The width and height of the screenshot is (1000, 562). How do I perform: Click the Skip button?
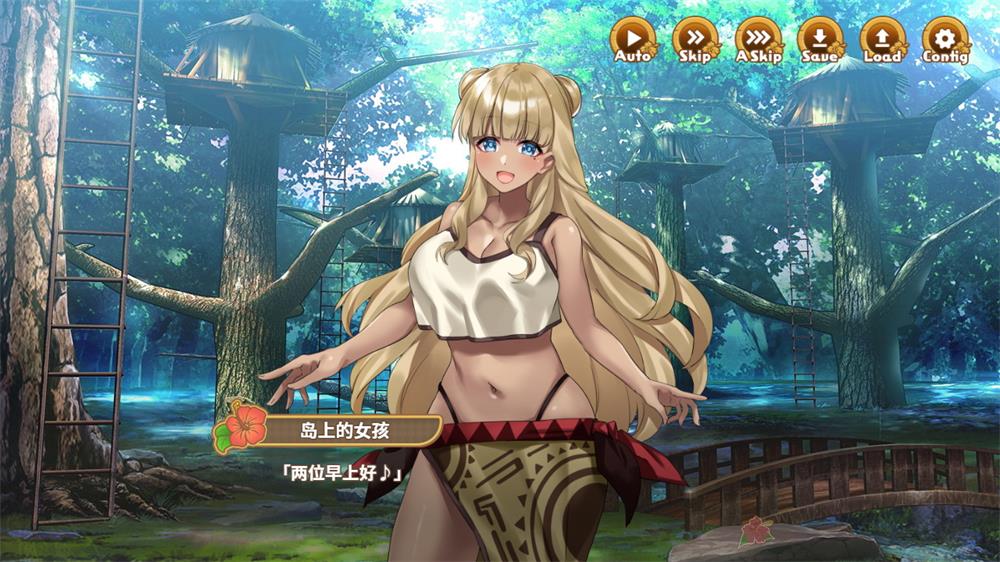tap(694, 38)
